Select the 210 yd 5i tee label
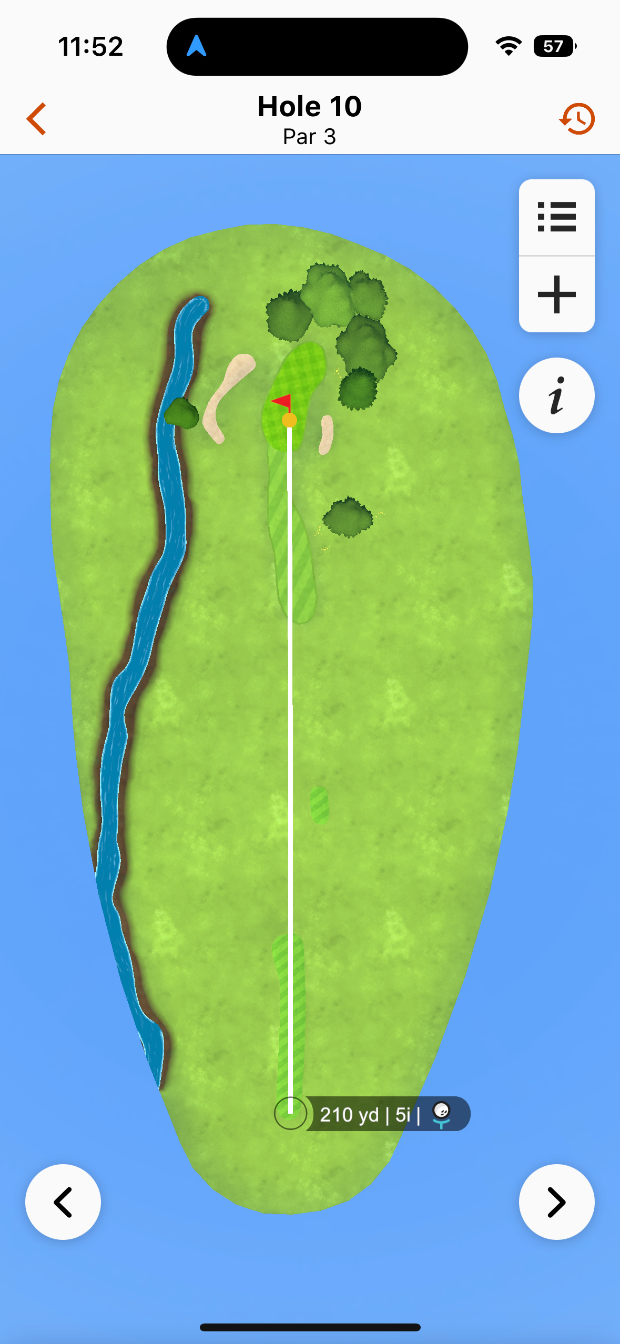 click(x=385, y=1114)
